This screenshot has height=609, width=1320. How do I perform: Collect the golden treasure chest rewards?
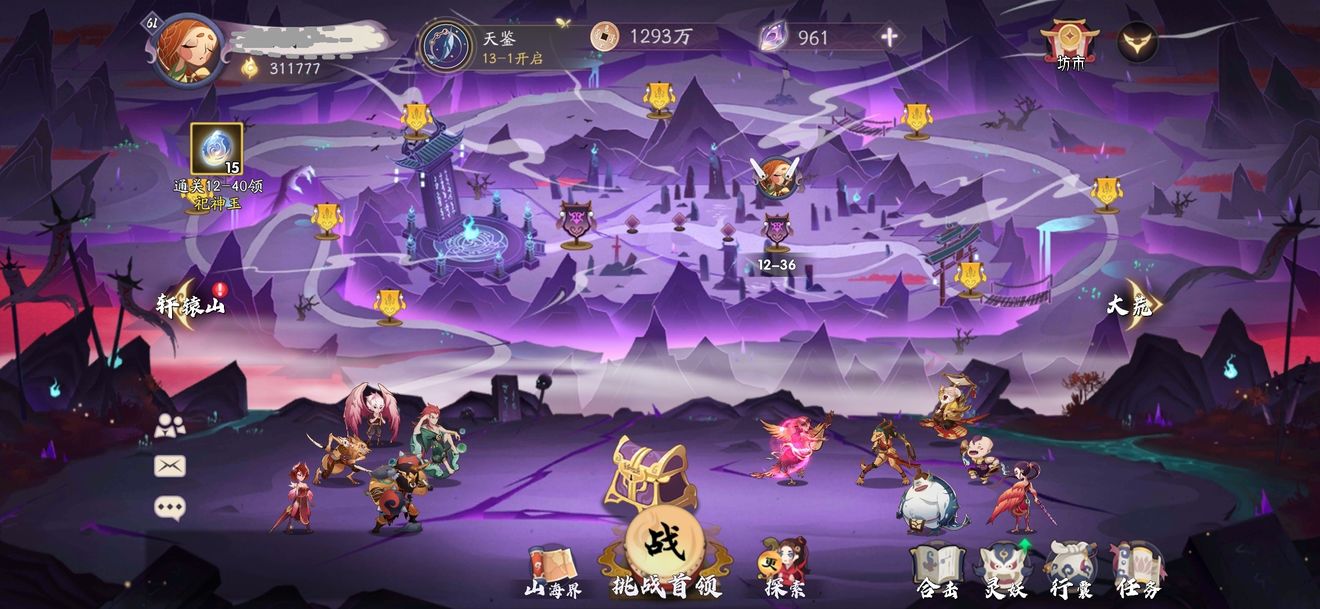pyautogui.click(x=650, y=473)
